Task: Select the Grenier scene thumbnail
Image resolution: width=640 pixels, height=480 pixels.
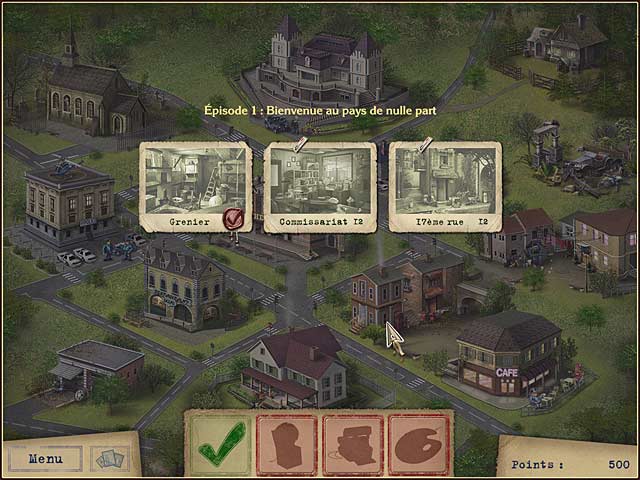Action: tap(194, 181)
